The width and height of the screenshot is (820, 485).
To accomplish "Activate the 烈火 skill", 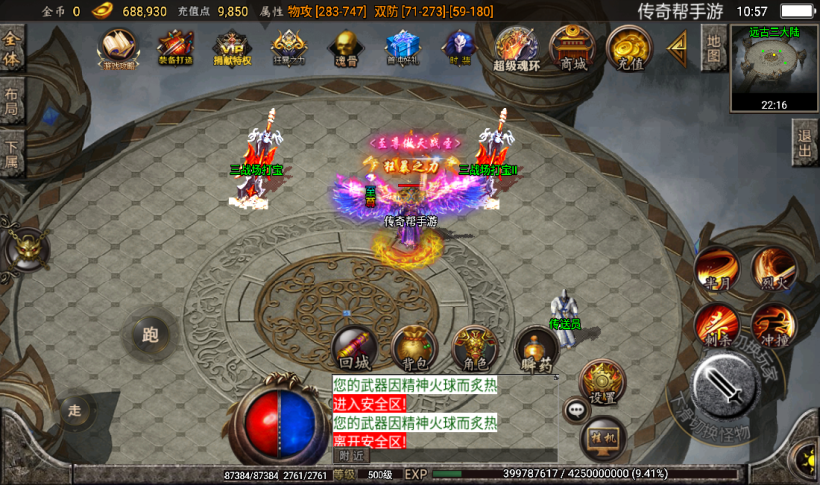I will tap(774, 268).
